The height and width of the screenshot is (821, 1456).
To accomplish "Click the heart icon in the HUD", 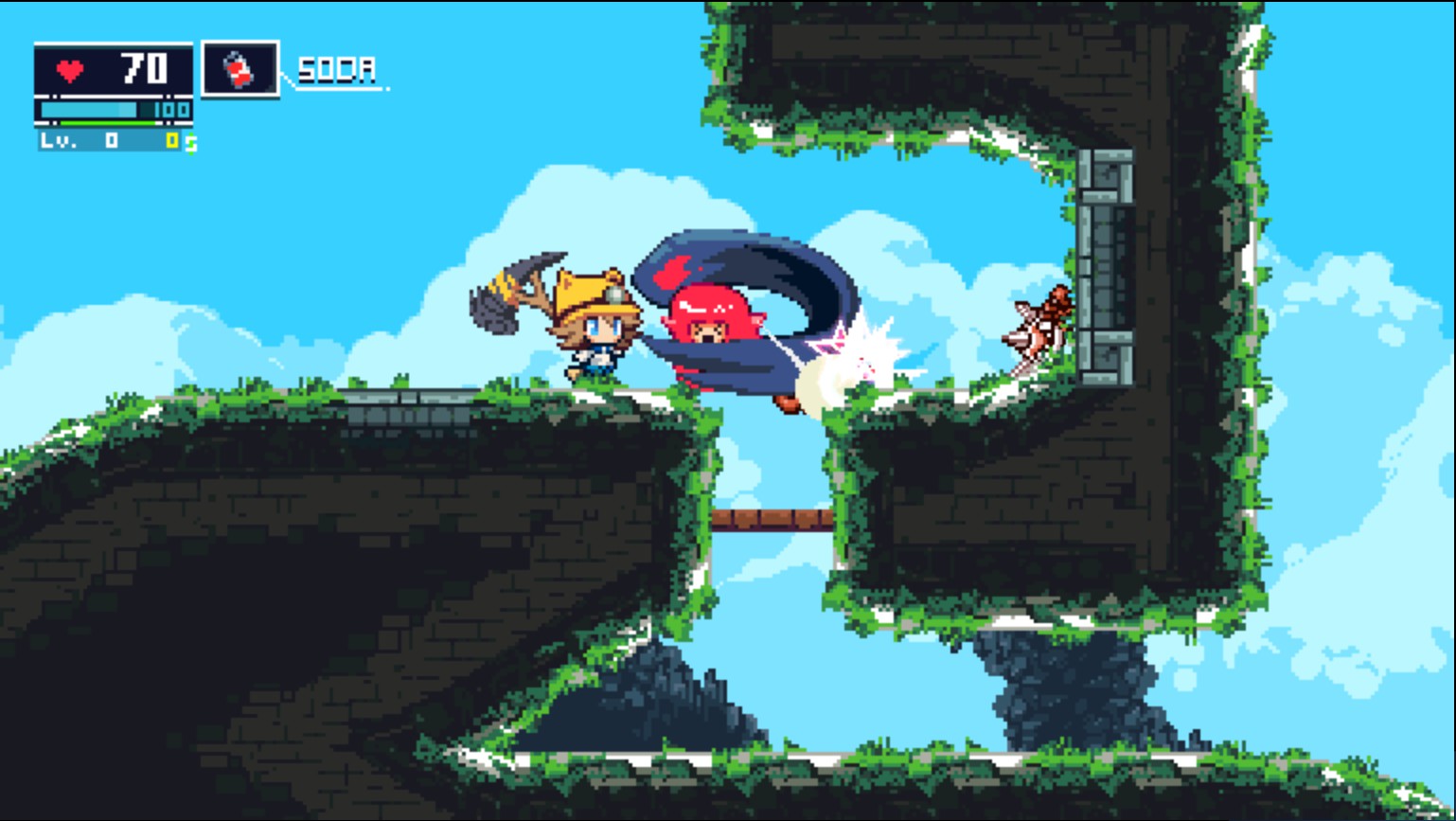I will pos(69,69).
